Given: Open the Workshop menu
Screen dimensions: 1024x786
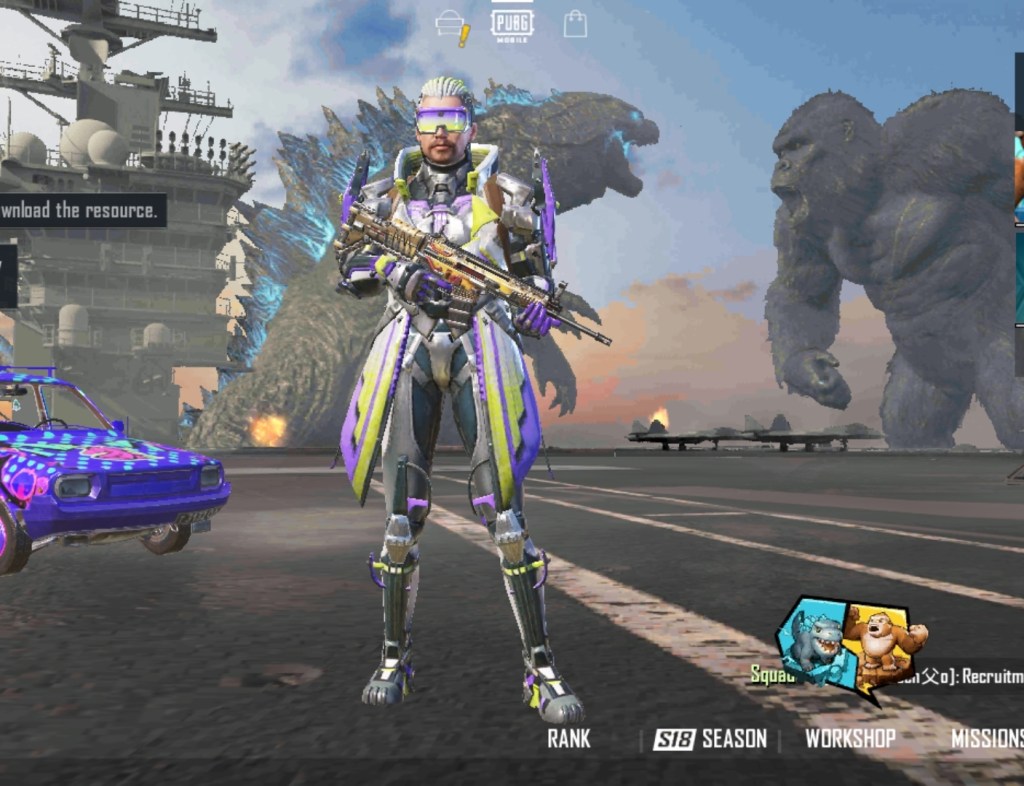Looking at the screenshot, I should click(x=850, y=739).
